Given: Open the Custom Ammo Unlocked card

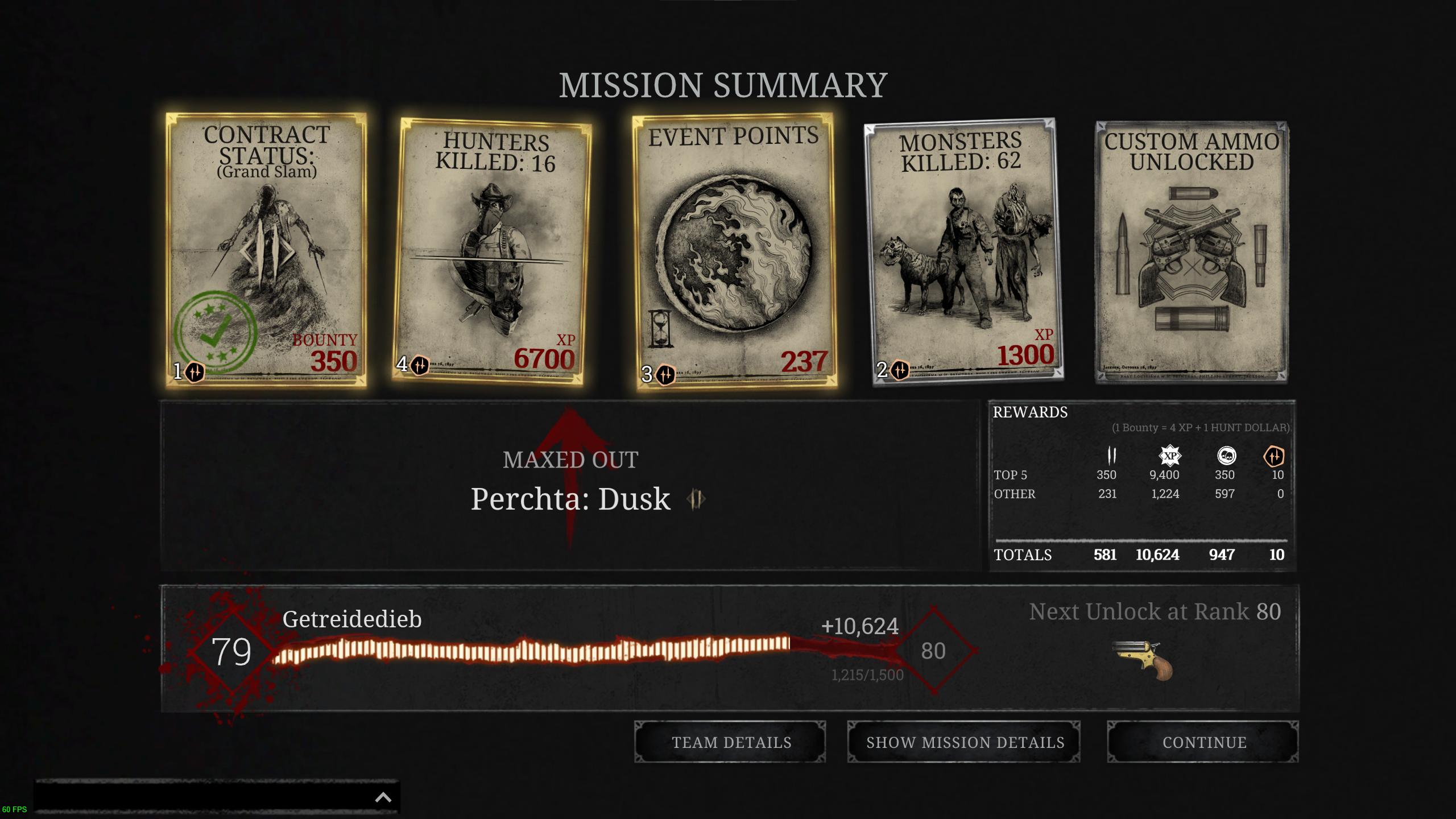Looking at the screenshot, I should tap(1193, 250).
